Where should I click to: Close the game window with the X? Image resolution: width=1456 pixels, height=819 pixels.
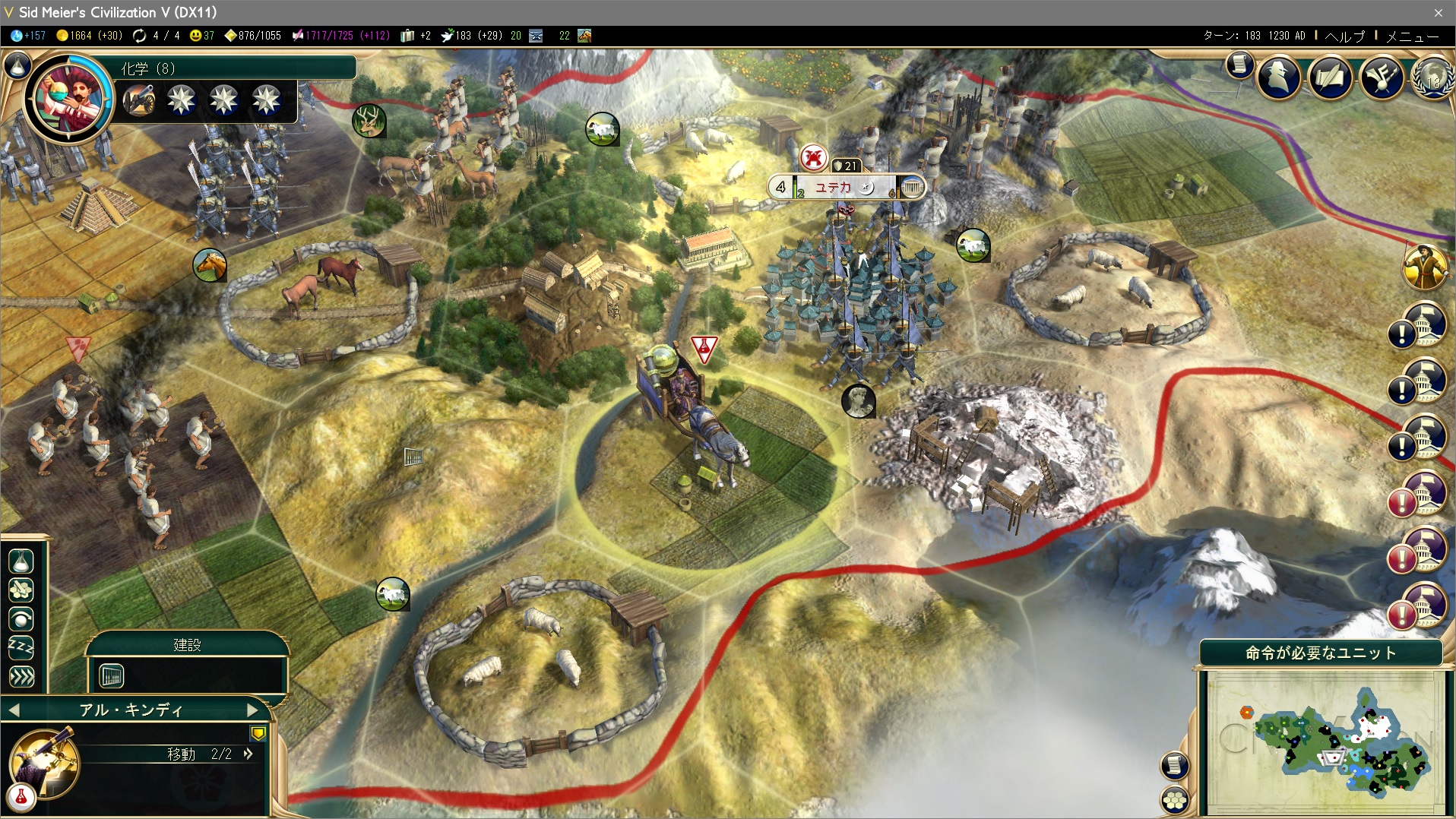[1438, 12]
